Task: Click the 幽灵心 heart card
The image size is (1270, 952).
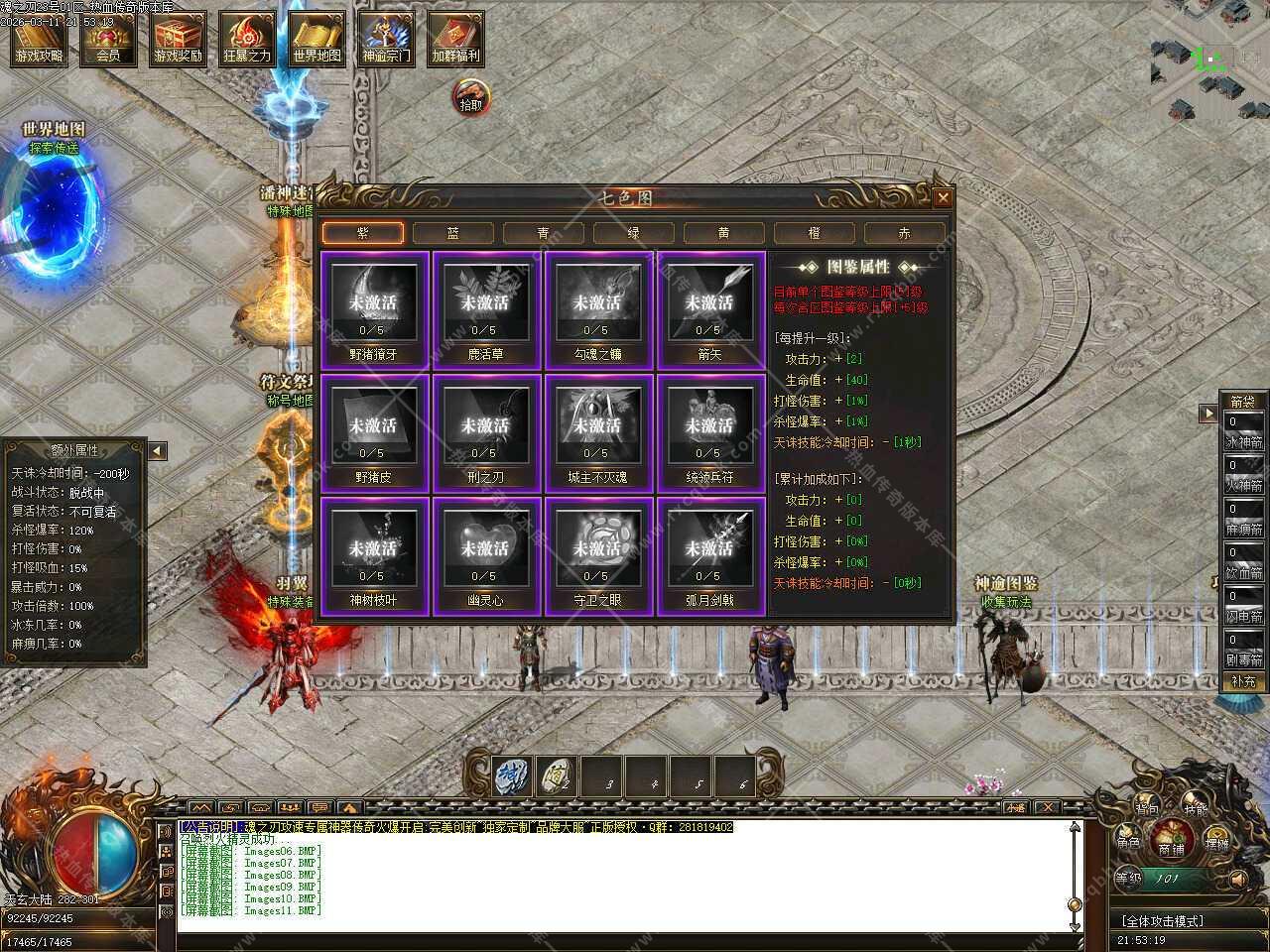Action: (x=485, y=554)
